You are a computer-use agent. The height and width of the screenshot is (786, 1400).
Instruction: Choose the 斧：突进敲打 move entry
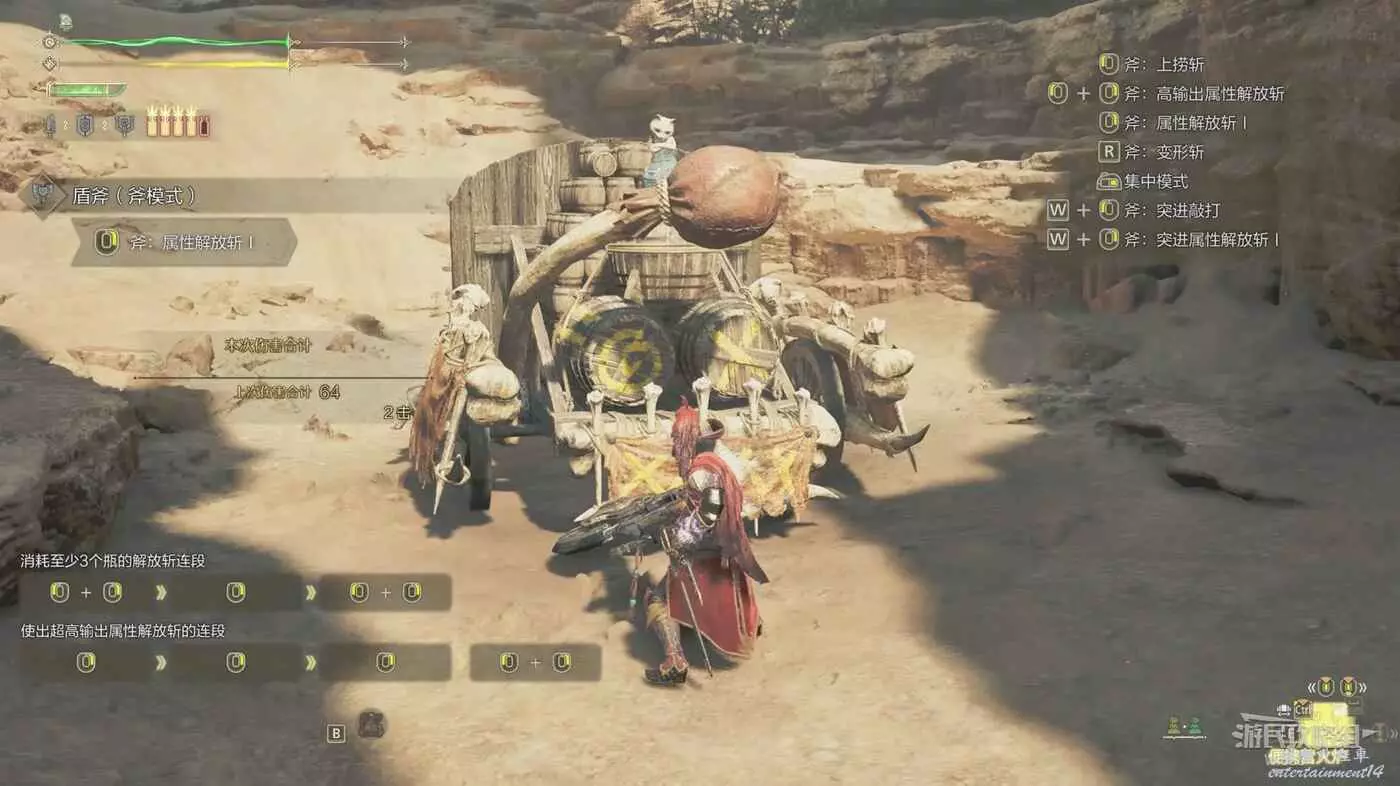[1172, 211]
